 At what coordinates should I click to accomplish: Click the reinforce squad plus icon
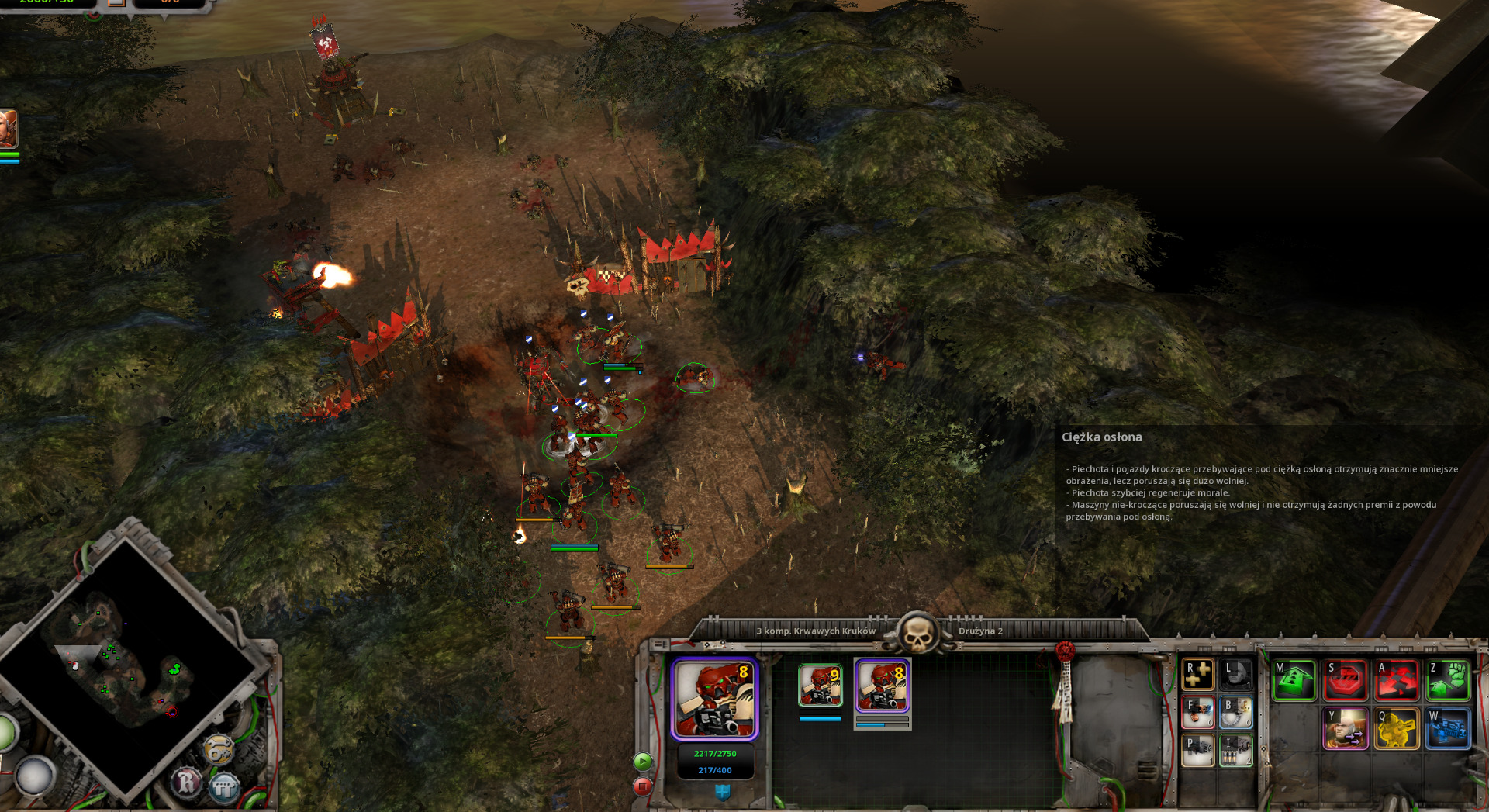click(x=1197, y=675)
